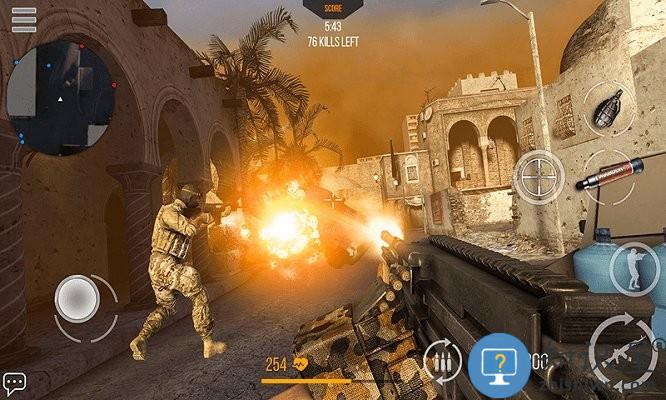Reload using the bullets reload button
This screenshot has width=666, height=400.
click(443, 360)
